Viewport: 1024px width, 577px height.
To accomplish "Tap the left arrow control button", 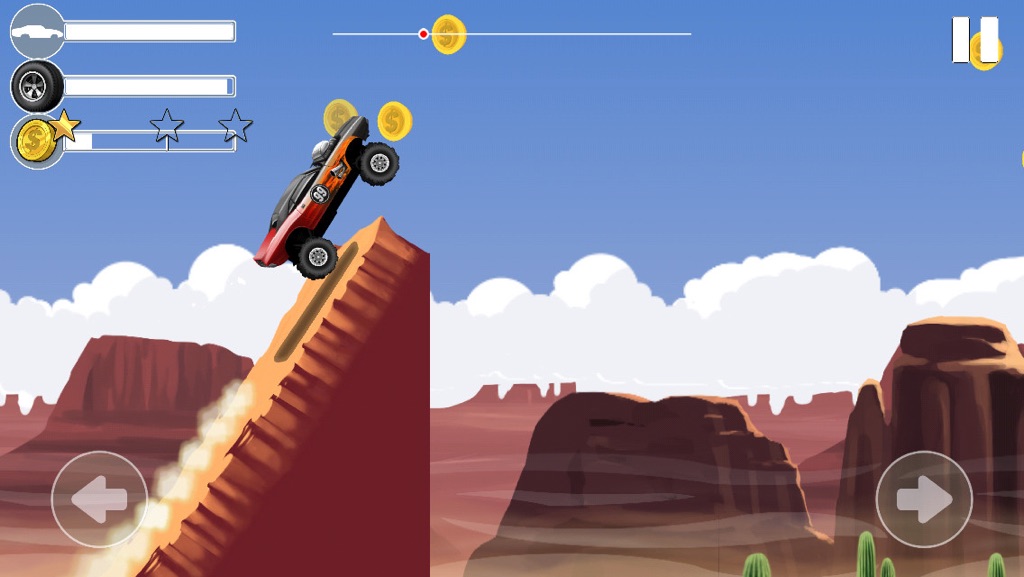I will click(x=99, y=499).
